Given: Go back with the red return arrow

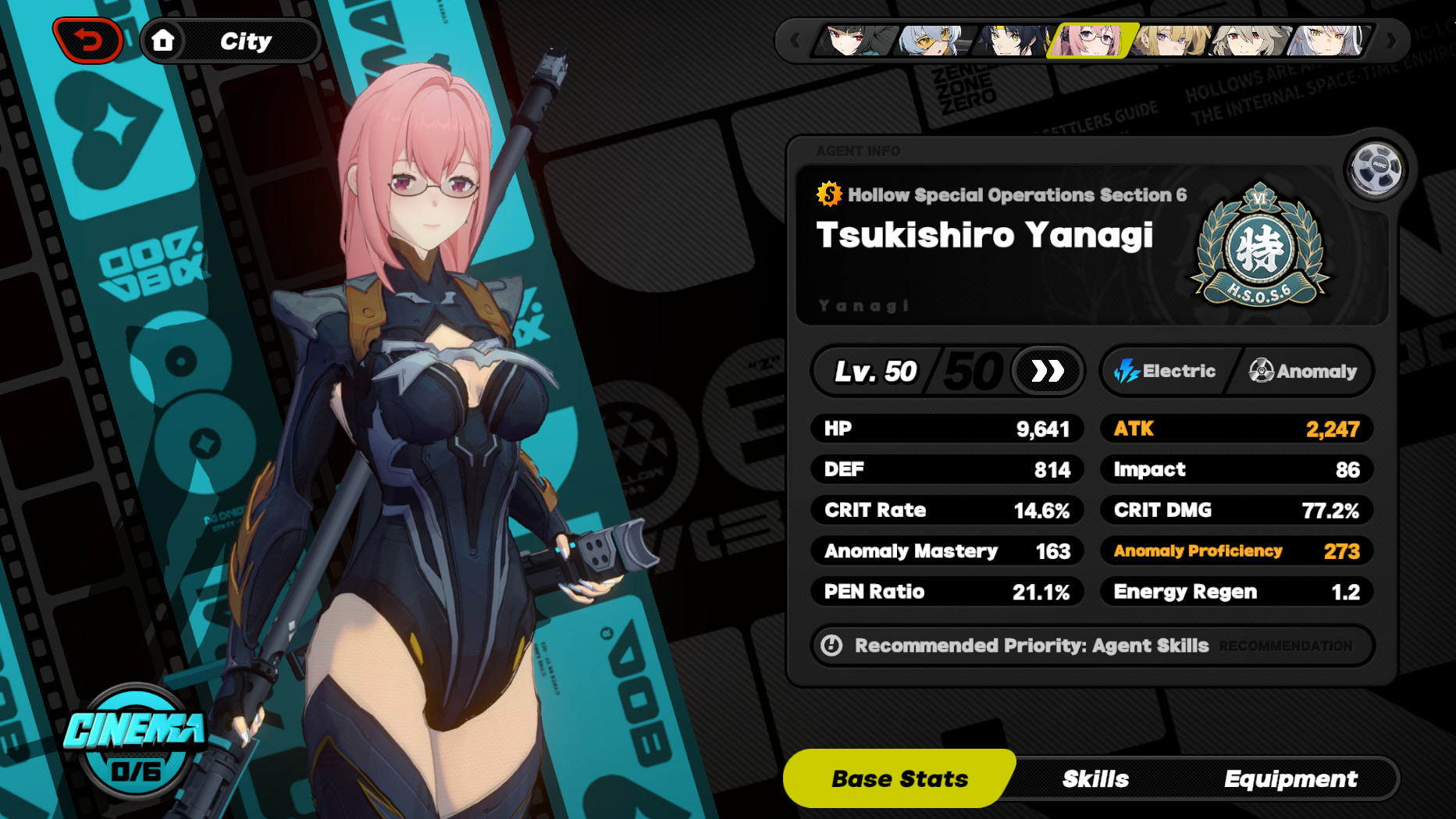Looking at the screenshot, I should click(x=88, y=40).
